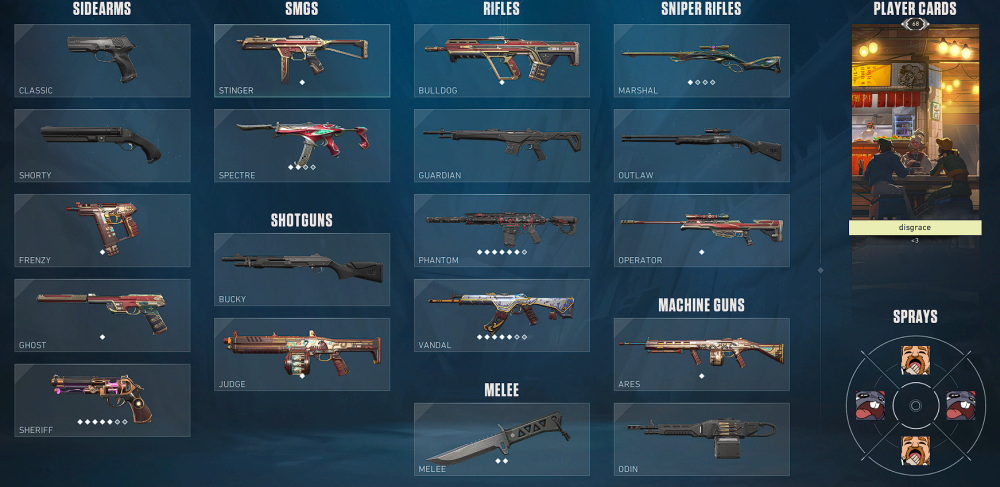Click the Outlaw sniper rifle tile
Screen dimensions: 1000x487
click(x=702, y=146)
